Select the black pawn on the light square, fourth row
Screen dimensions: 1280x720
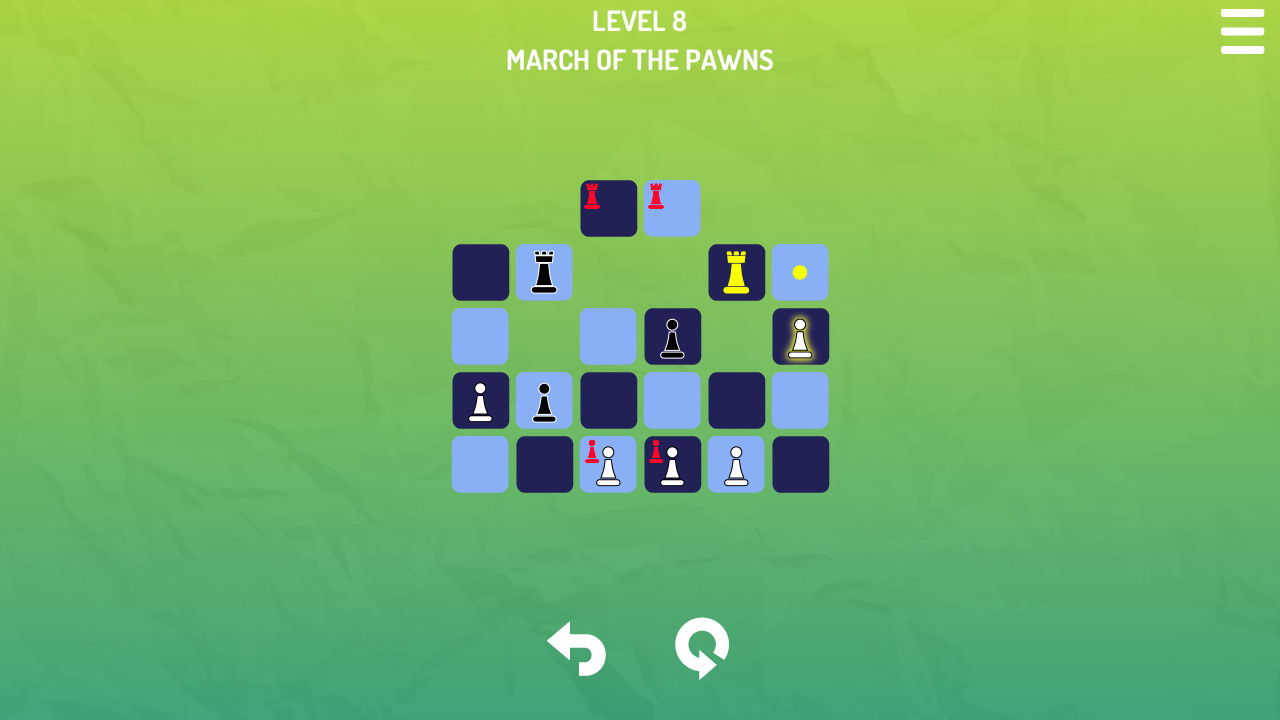(544, 400)
